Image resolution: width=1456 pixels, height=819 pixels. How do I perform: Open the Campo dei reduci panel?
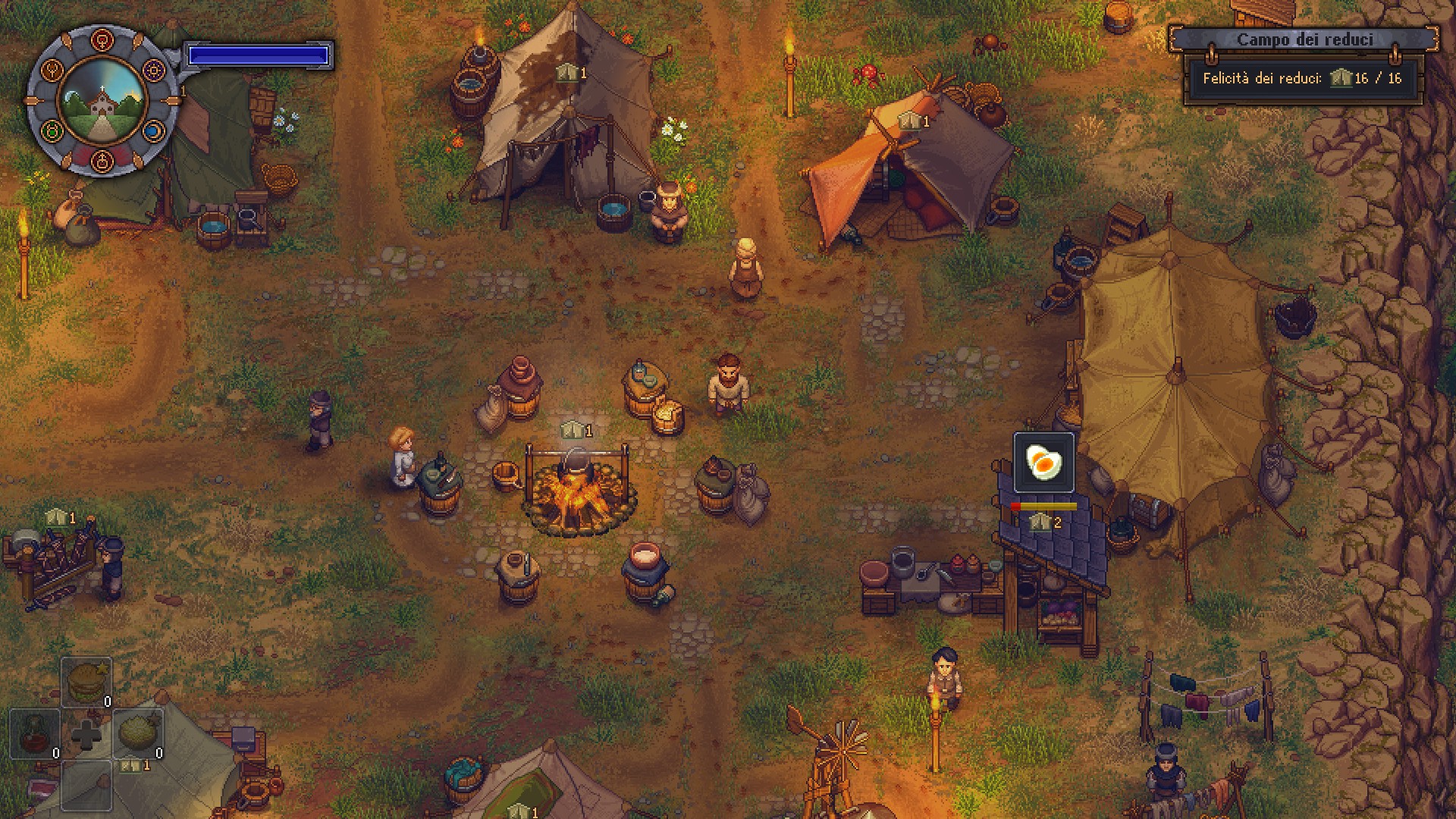(x=1304, y=39)
